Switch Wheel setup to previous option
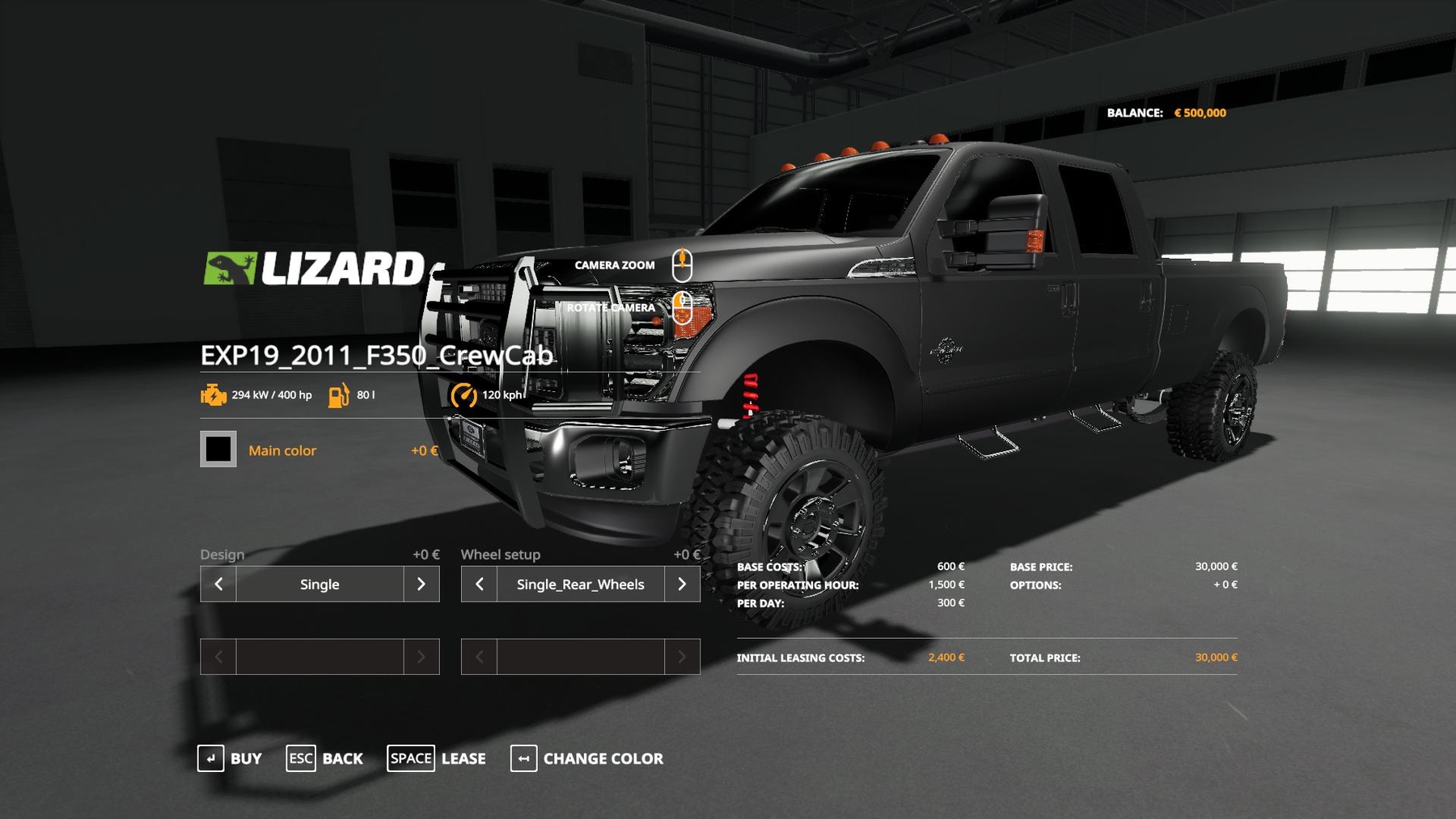Screen dimensions: 1456x819 coord(479,584)
